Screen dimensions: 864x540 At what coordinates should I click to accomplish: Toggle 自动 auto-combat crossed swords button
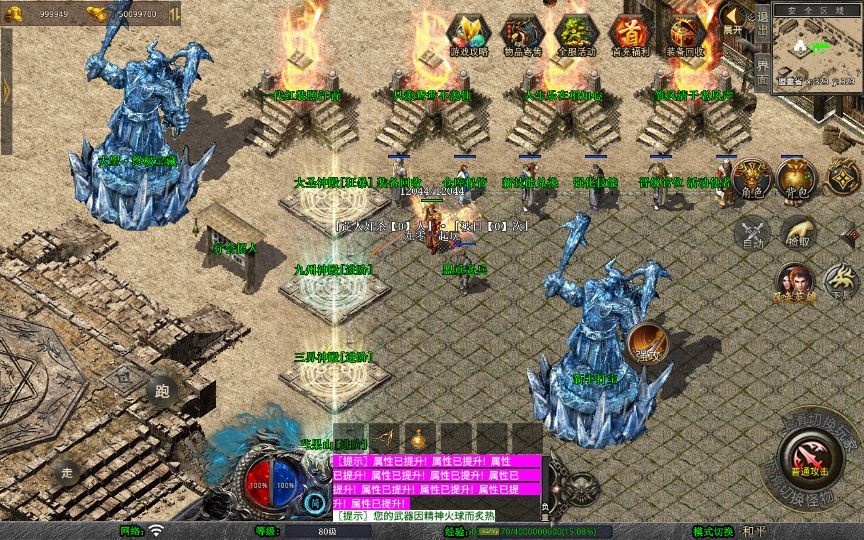pos(751,233)
